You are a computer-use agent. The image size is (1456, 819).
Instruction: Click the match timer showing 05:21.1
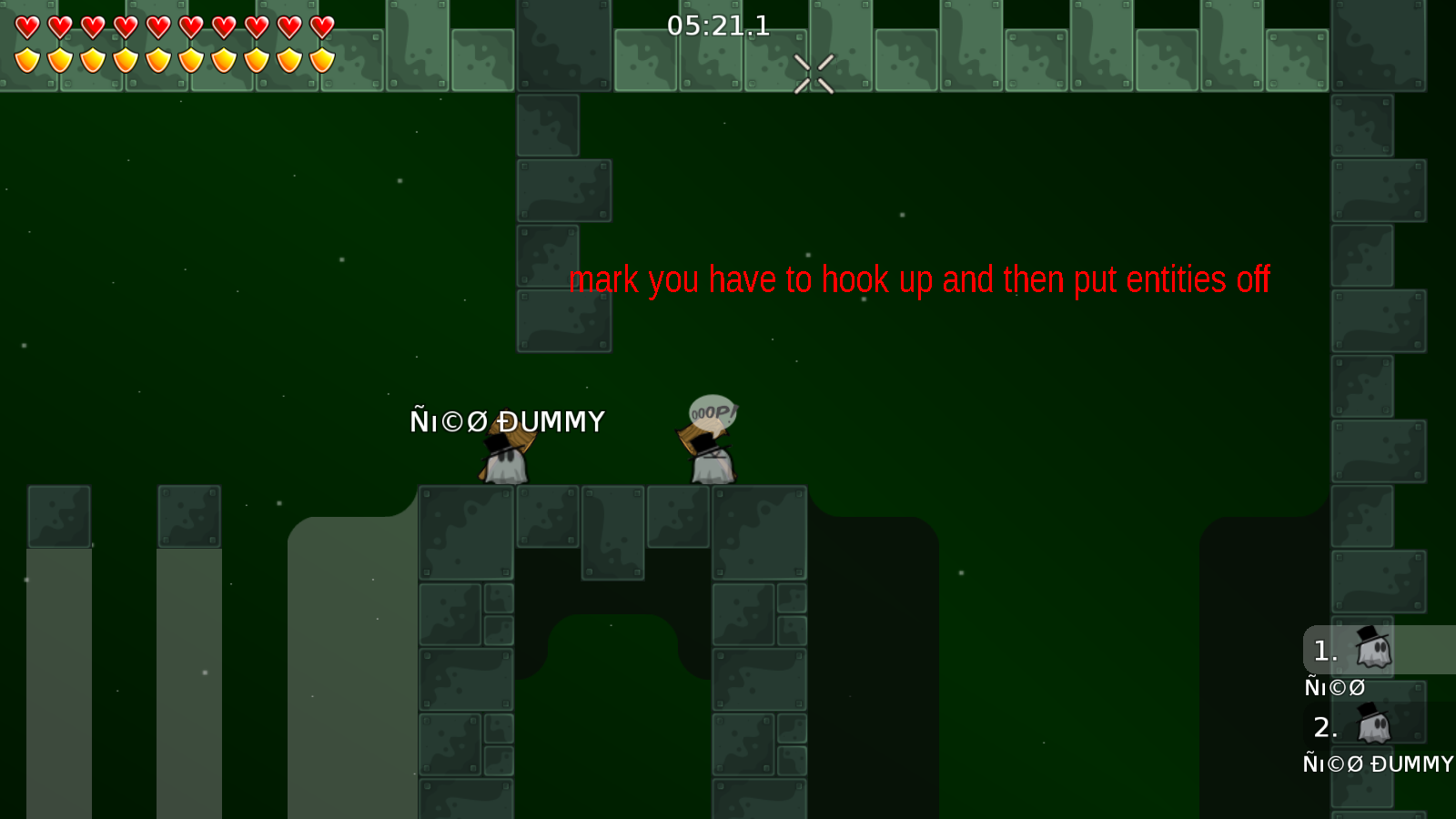click(x=718, y=26)
